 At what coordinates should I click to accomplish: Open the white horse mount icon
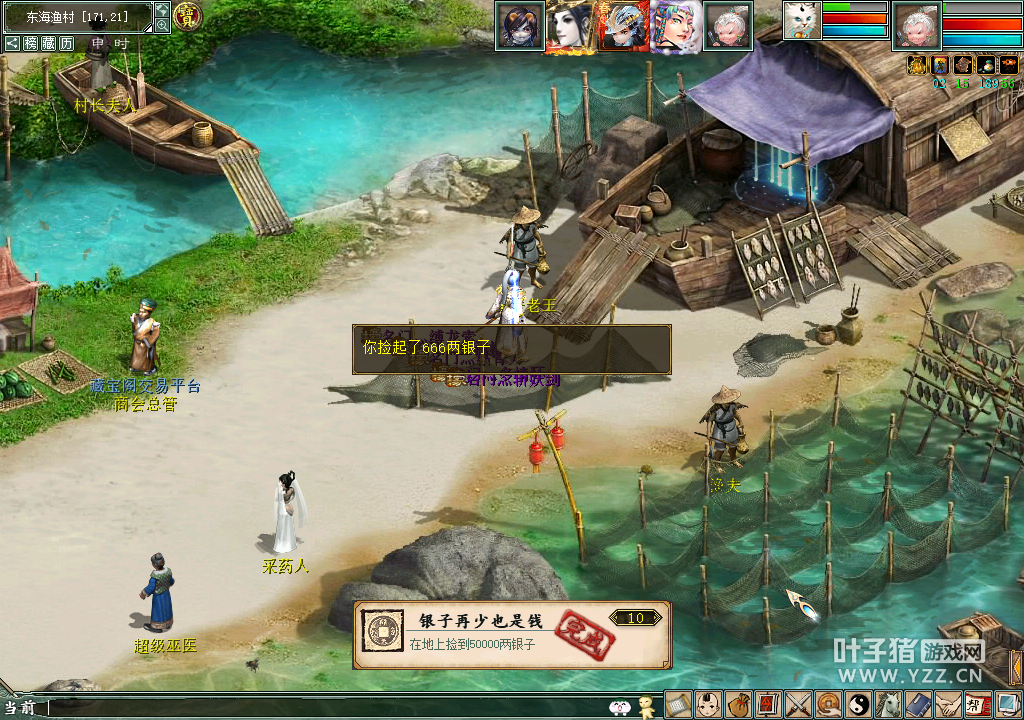(x=888, y=704)
